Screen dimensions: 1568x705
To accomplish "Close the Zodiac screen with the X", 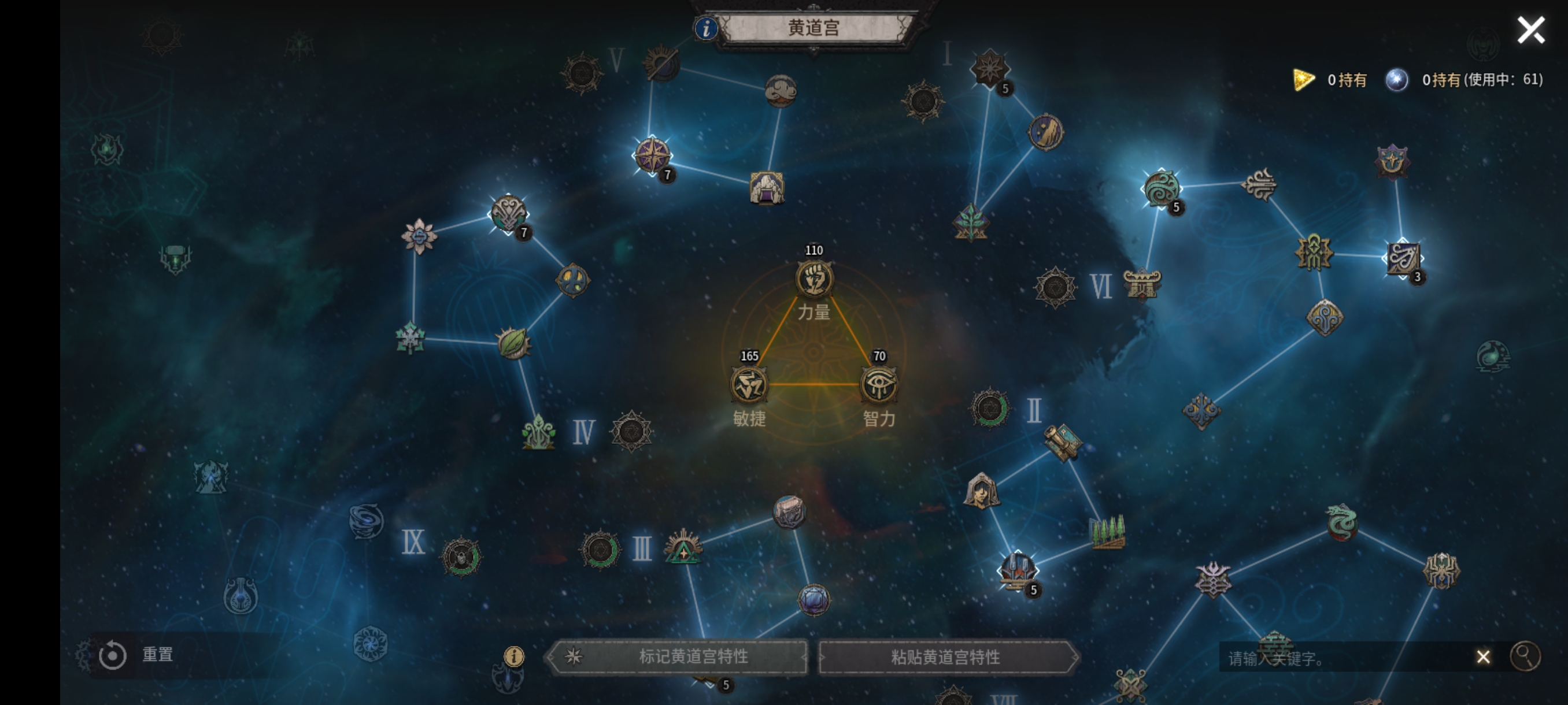I will pyautogui.click(x=1530, y=30).
